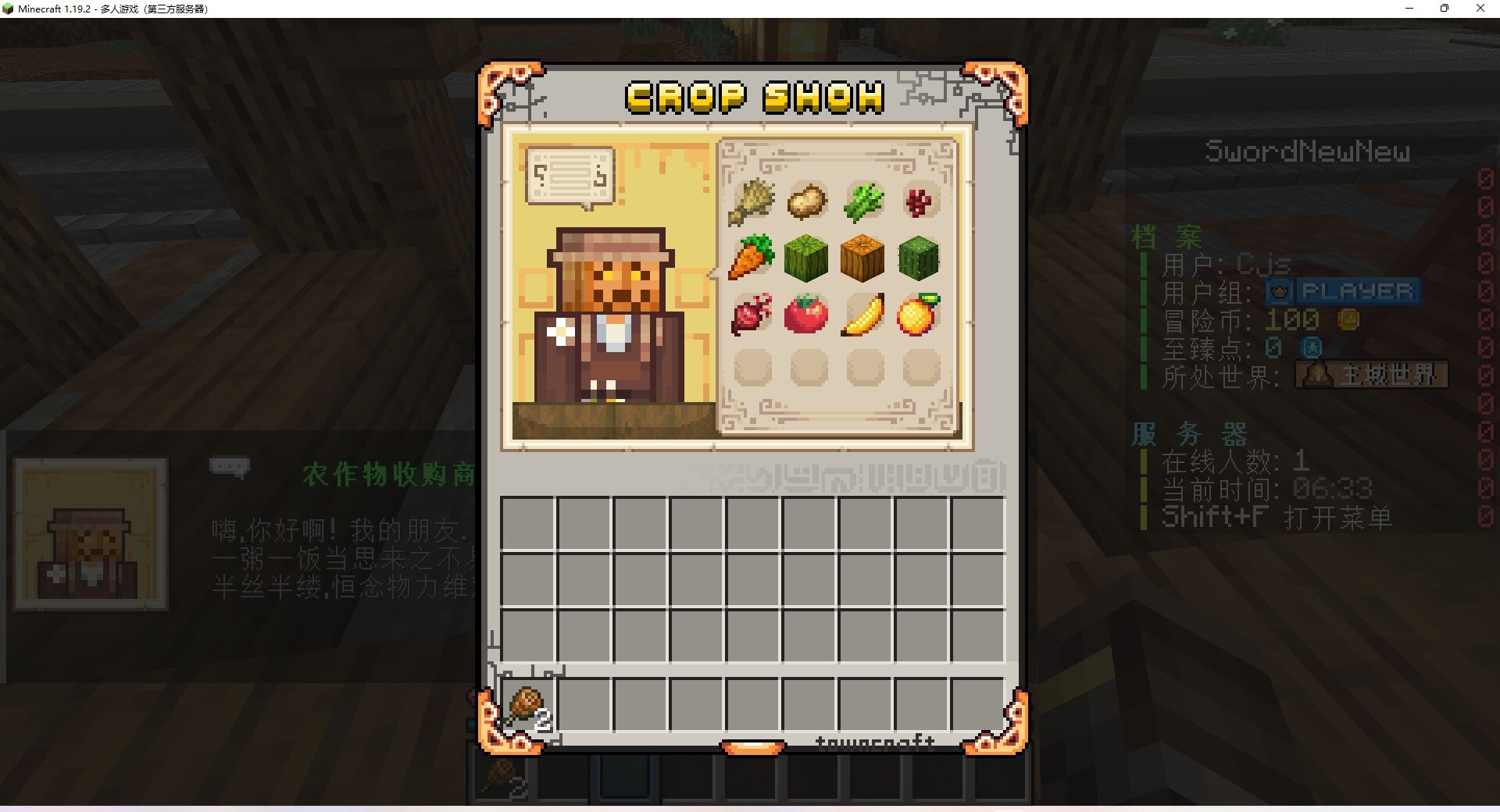This screenshot has width=1500, height=812.
Task: Choose the red tomato item
Action: click(806, 314)
